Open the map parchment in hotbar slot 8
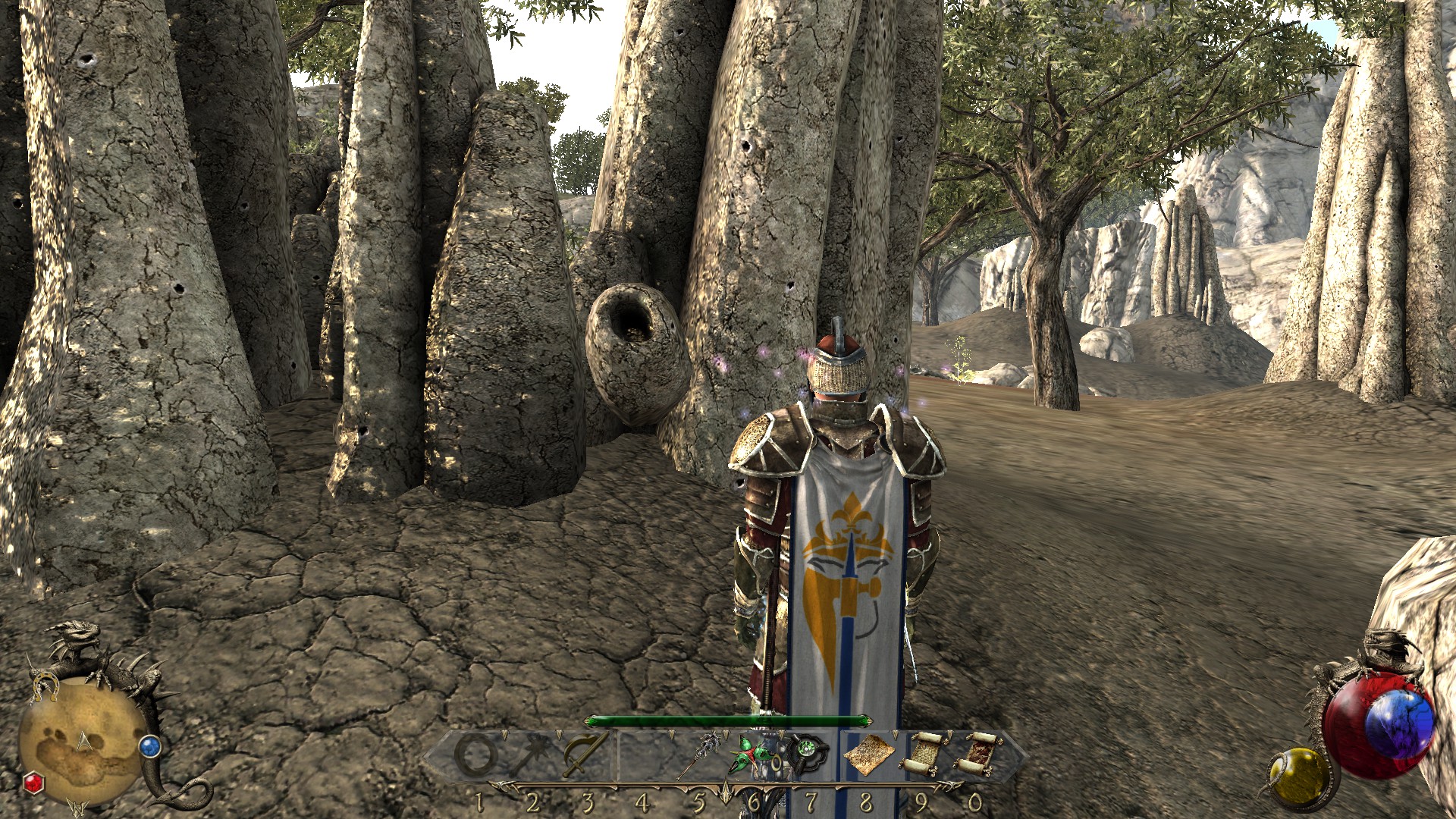This screenshot has width=1456, height=819. pyautogui.click(x=869, y=753)
